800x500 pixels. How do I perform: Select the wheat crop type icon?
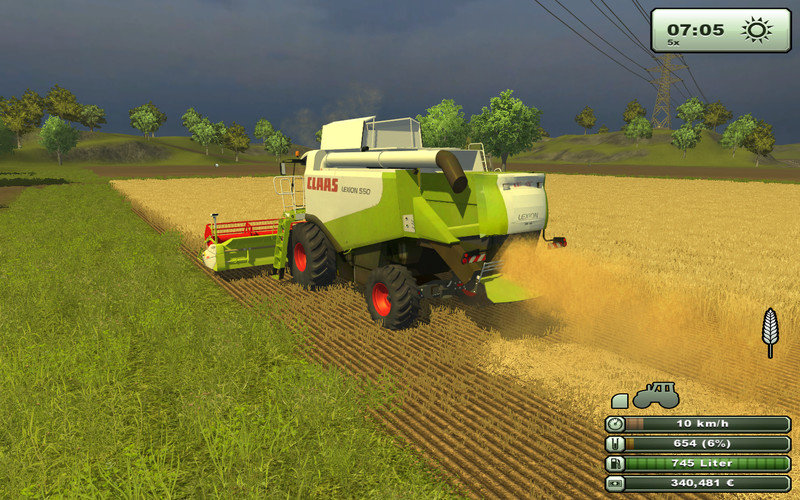[x=770, y=331]
